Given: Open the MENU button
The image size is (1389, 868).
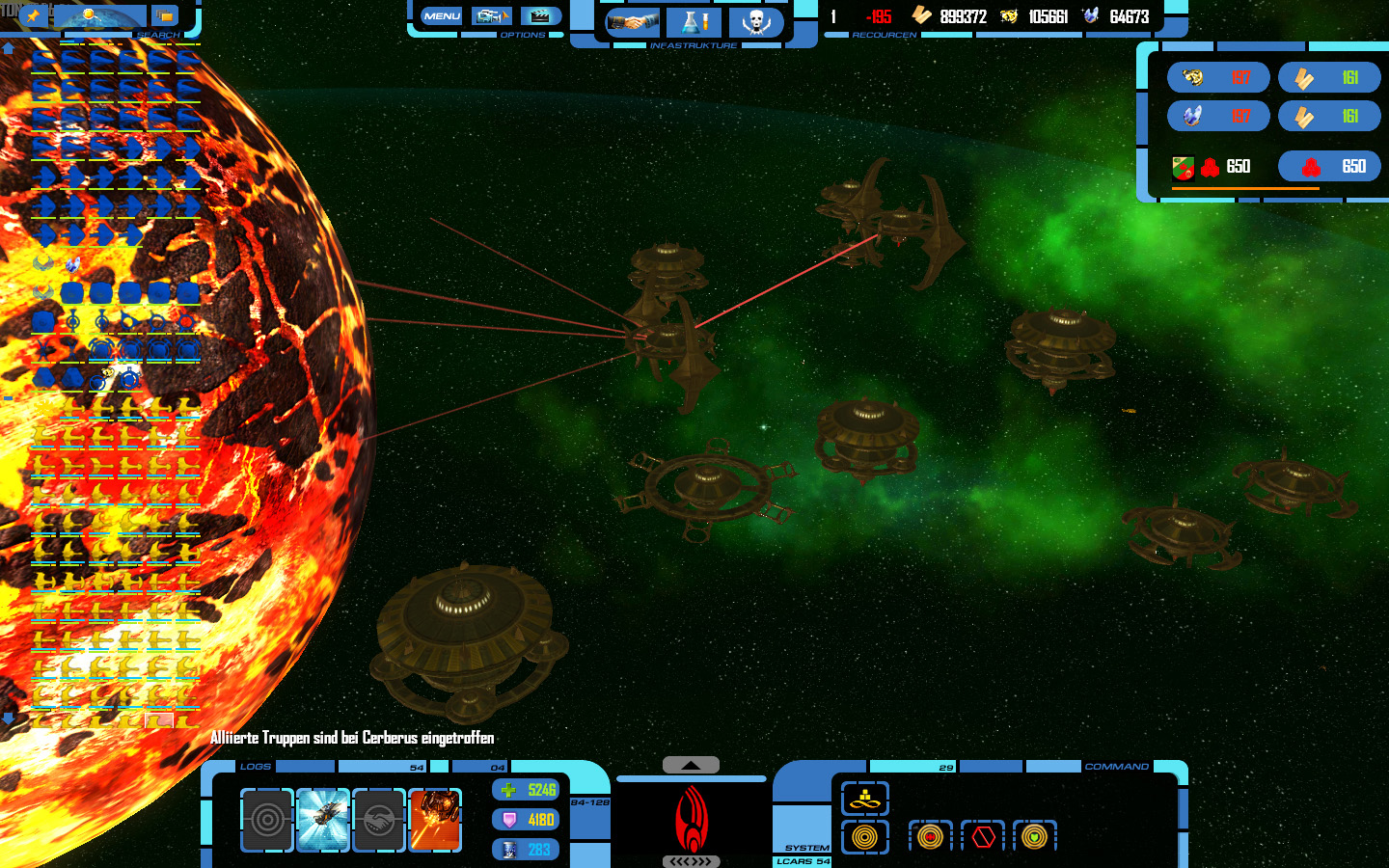Looking at the screenshot, I should [x=442, y=16].
